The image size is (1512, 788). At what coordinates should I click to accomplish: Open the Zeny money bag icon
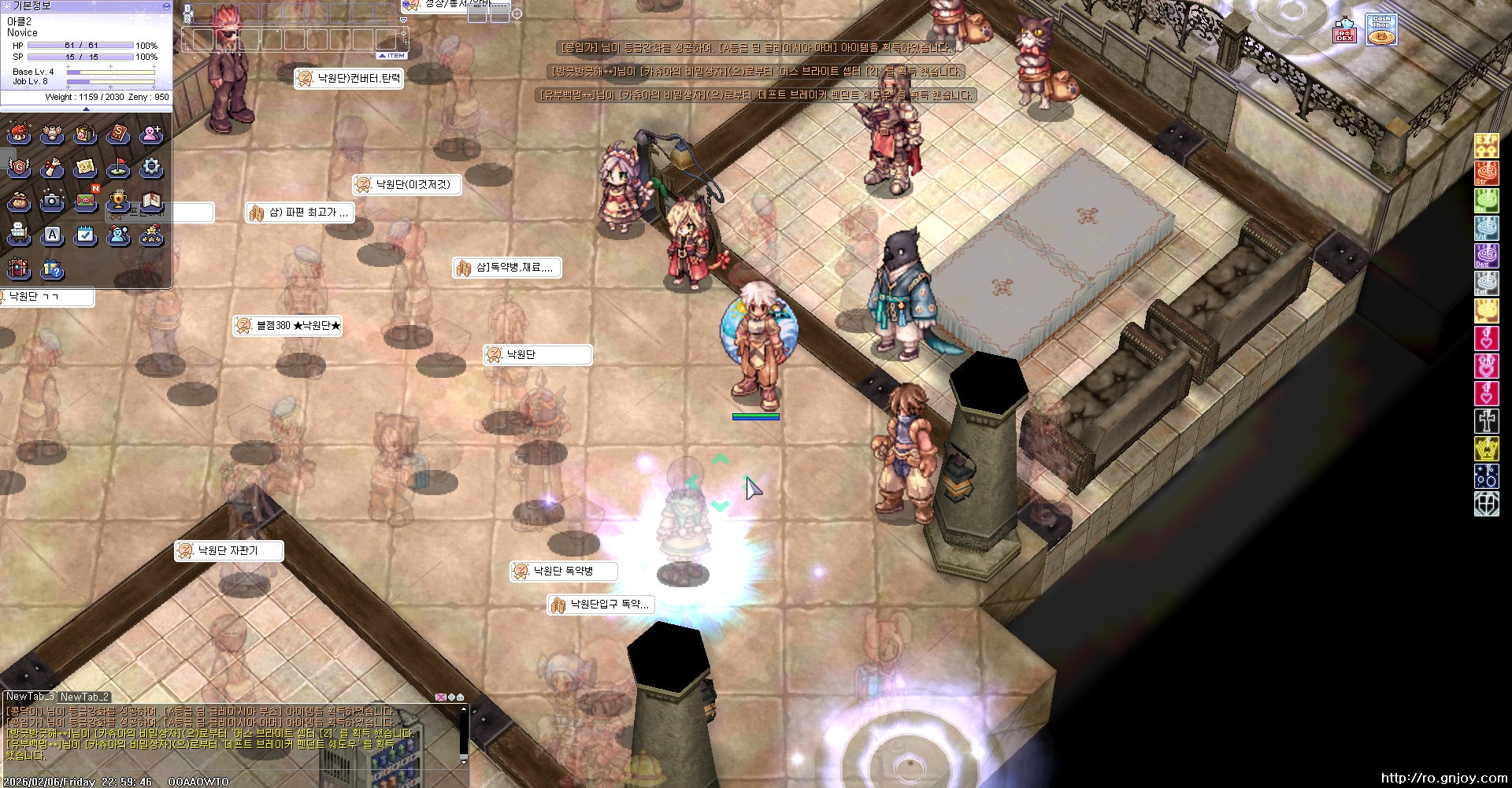click(19, 202)
